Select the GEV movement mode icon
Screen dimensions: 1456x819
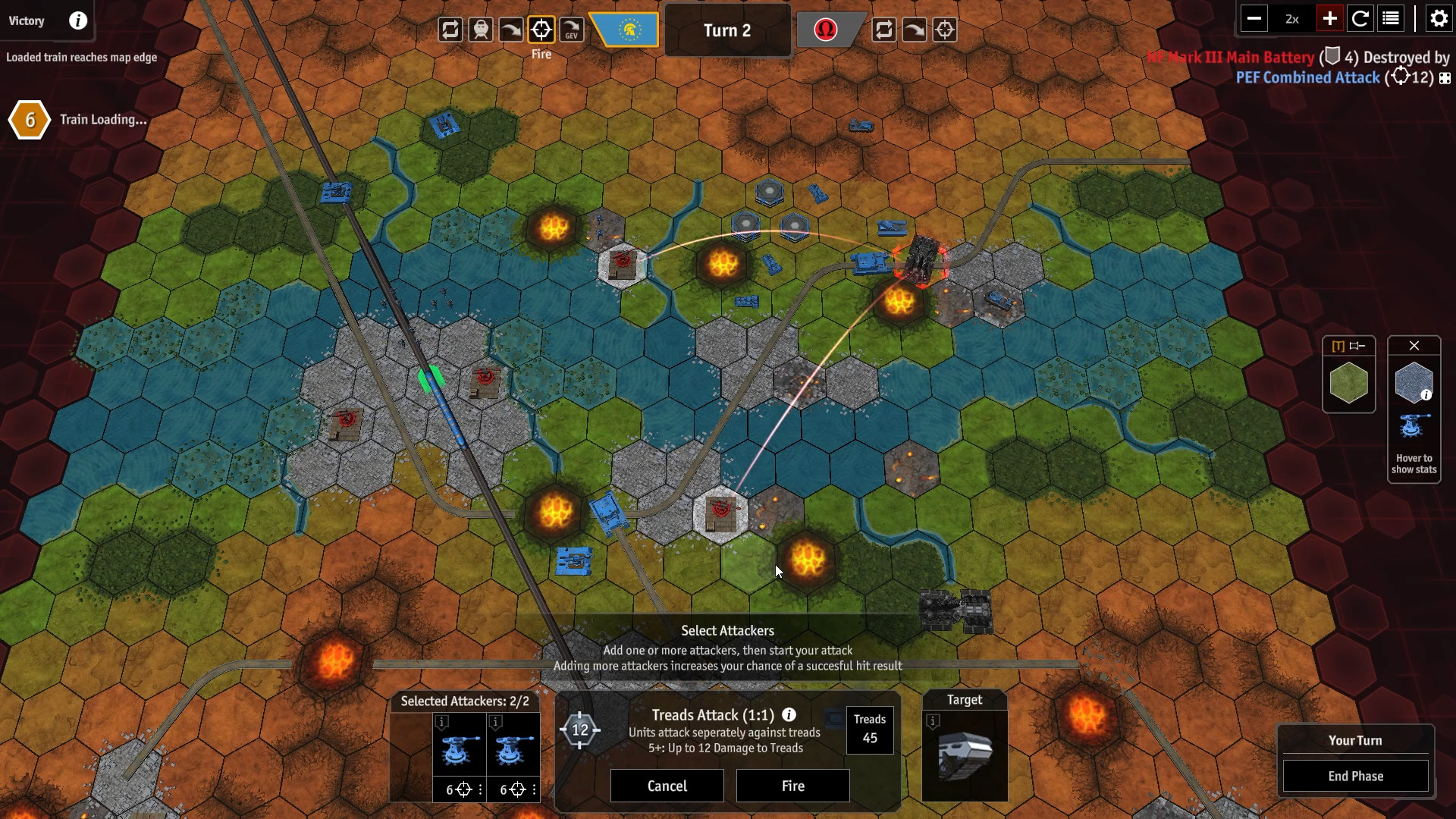click(572, 30)
